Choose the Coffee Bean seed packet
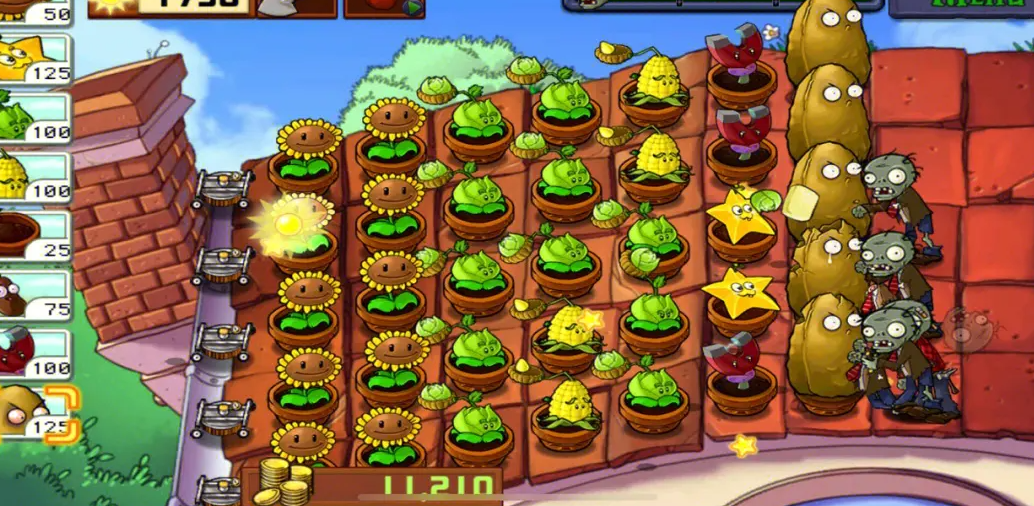 click(34, 294)
